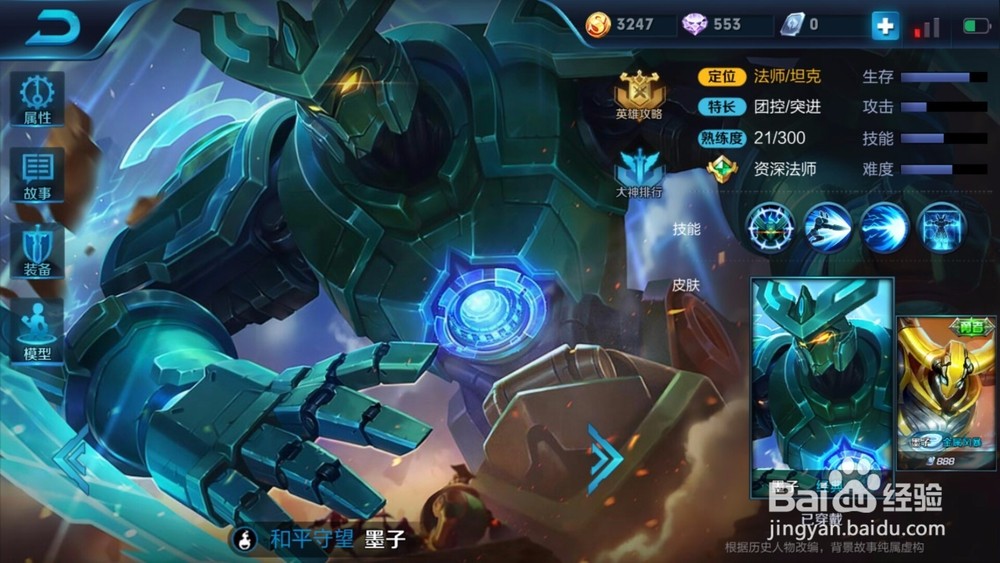This screenshot has height=563, width=1000.
Task: Choose the default 墨子 skin thumbnail
Action: click(820, 385)
